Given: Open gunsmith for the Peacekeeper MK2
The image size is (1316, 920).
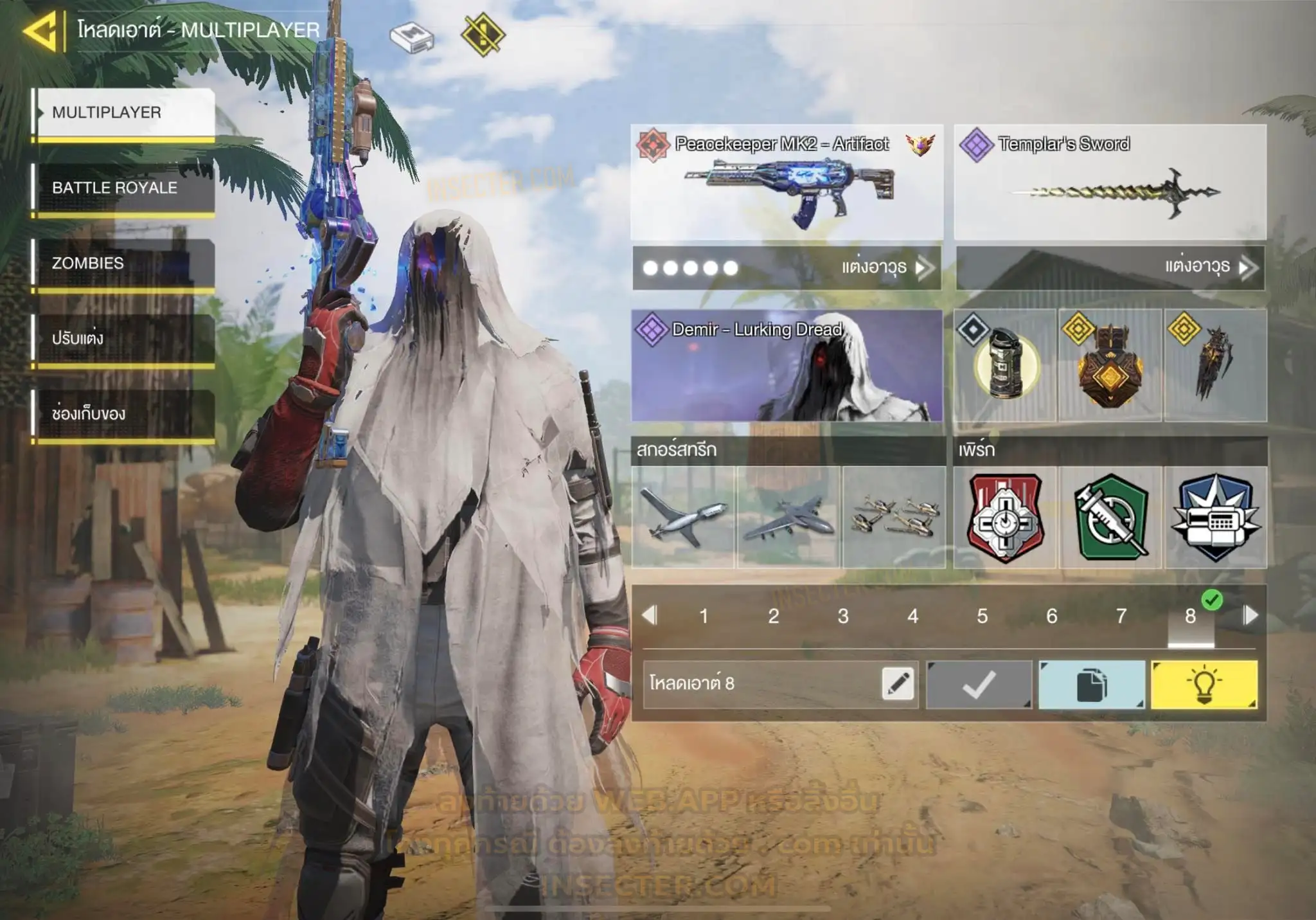Looking at the screenshot, I should (787, 267).
